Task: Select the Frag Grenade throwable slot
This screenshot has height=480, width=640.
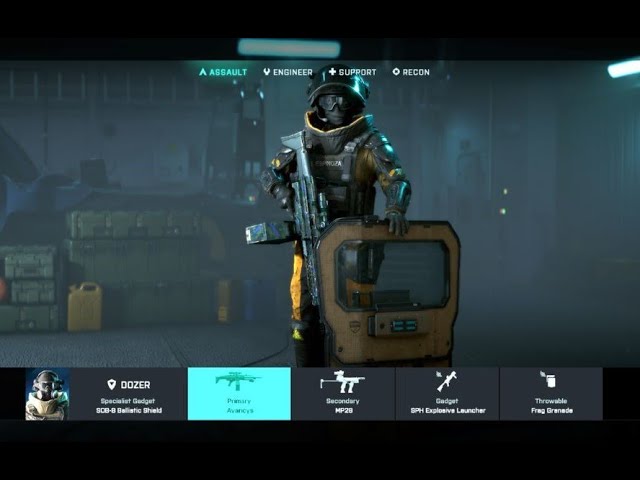Action: click(x=551, y=394)
